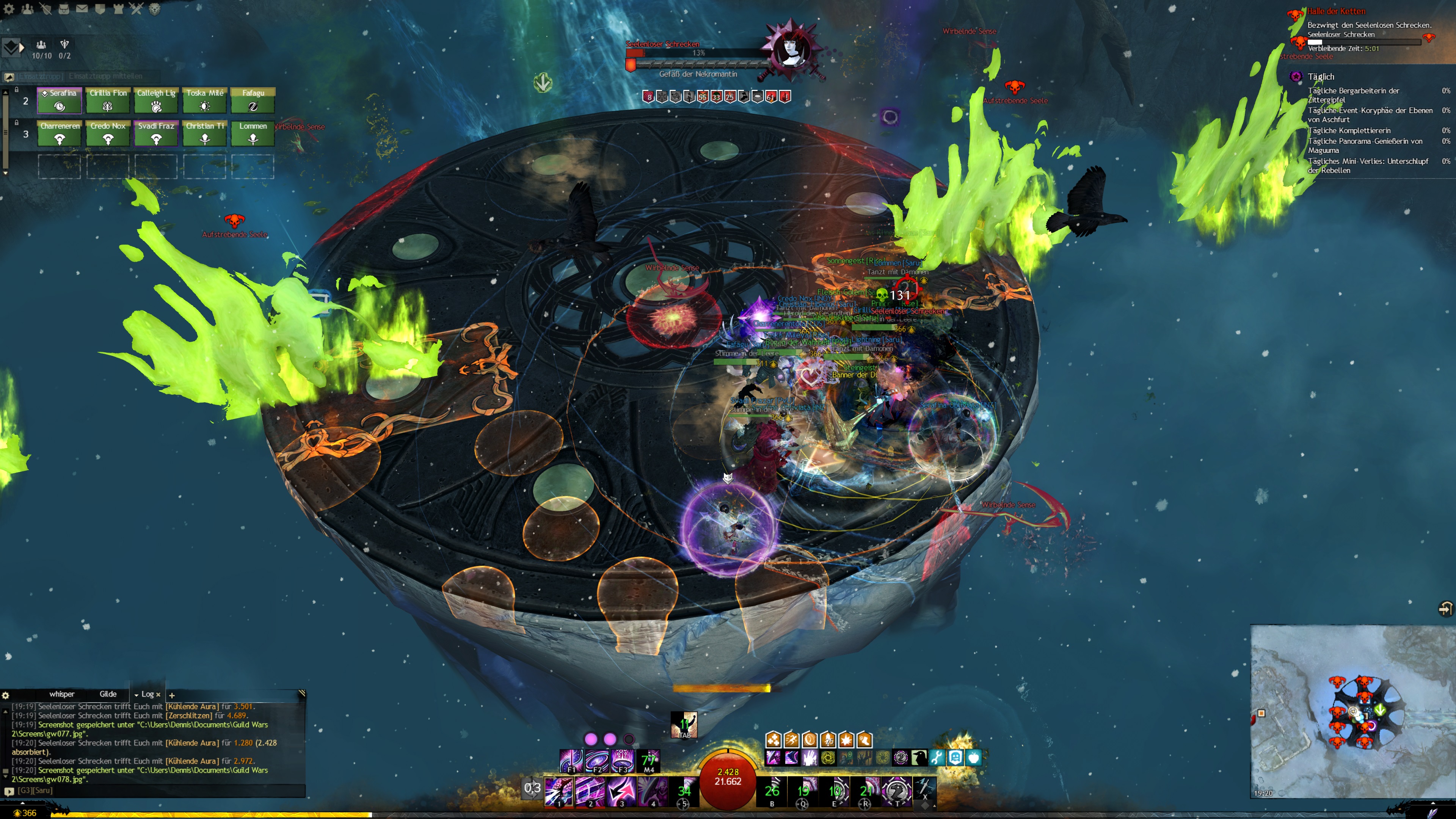The width and height of the screenshot is (1456, 819).
Task: Select squad member Lommen
Action: coord(253,133)
